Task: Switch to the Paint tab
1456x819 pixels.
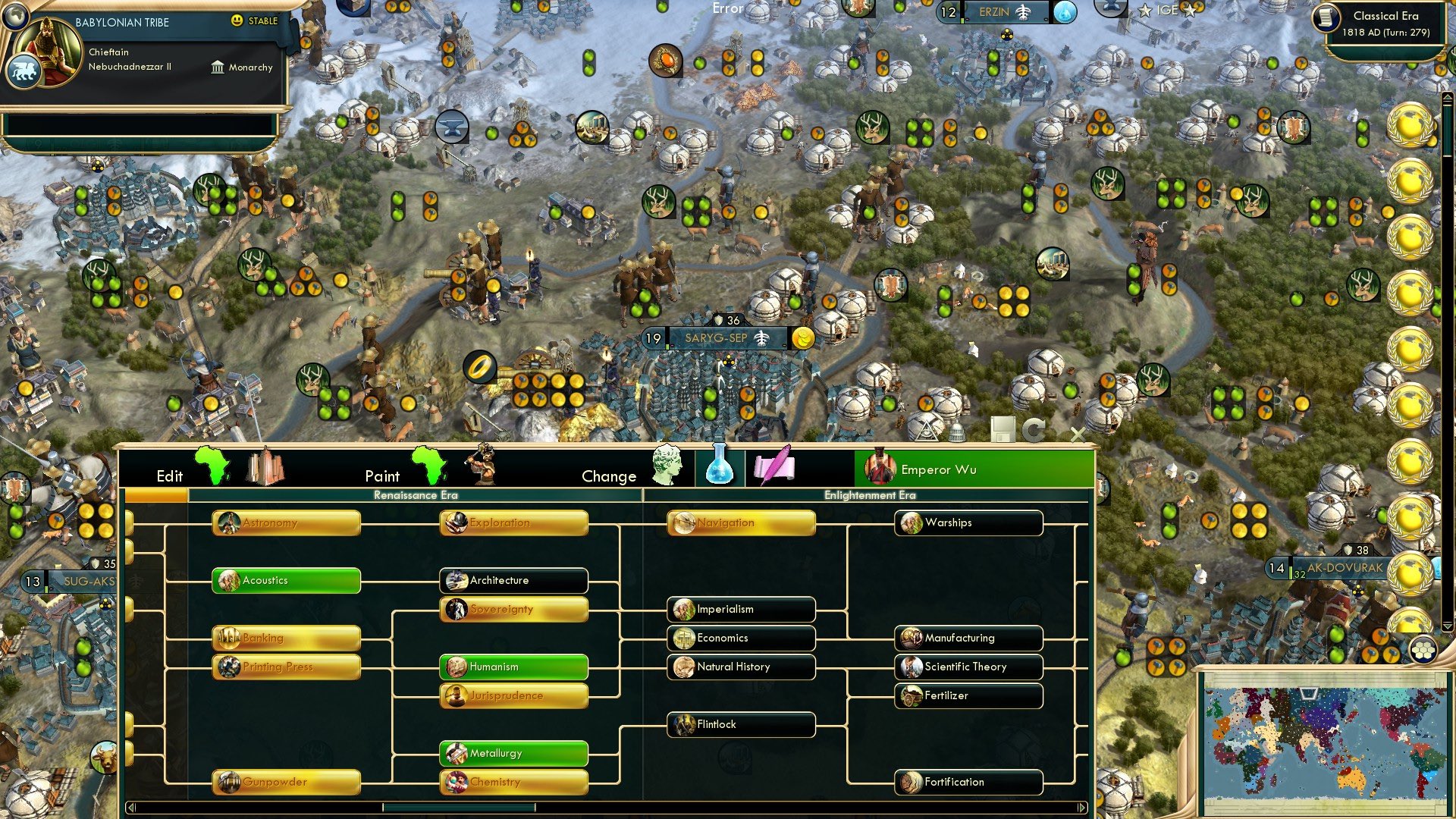Action: (x=383, y=476)
